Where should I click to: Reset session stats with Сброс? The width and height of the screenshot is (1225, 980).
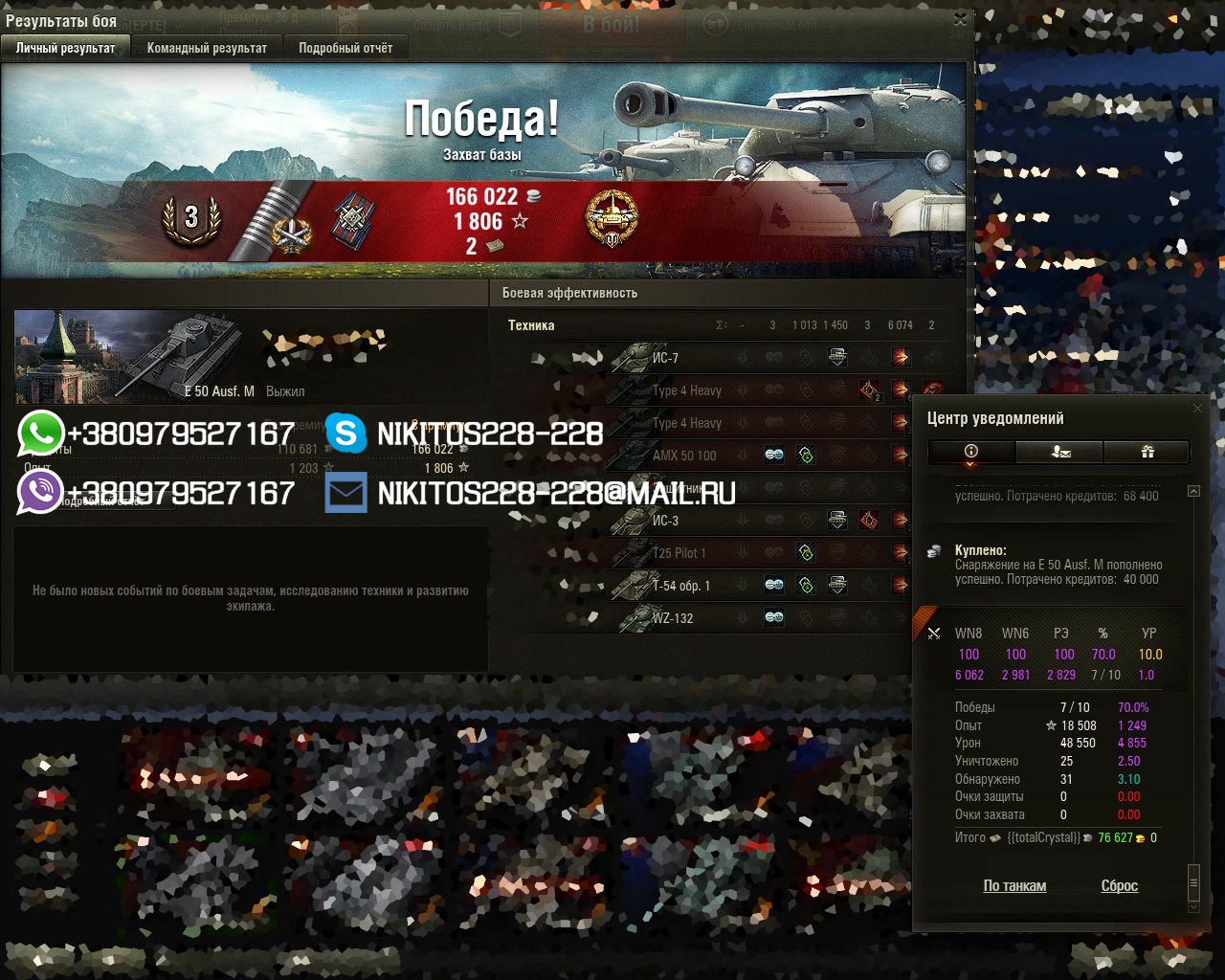pyautogui.click(x=1120, y=886)
